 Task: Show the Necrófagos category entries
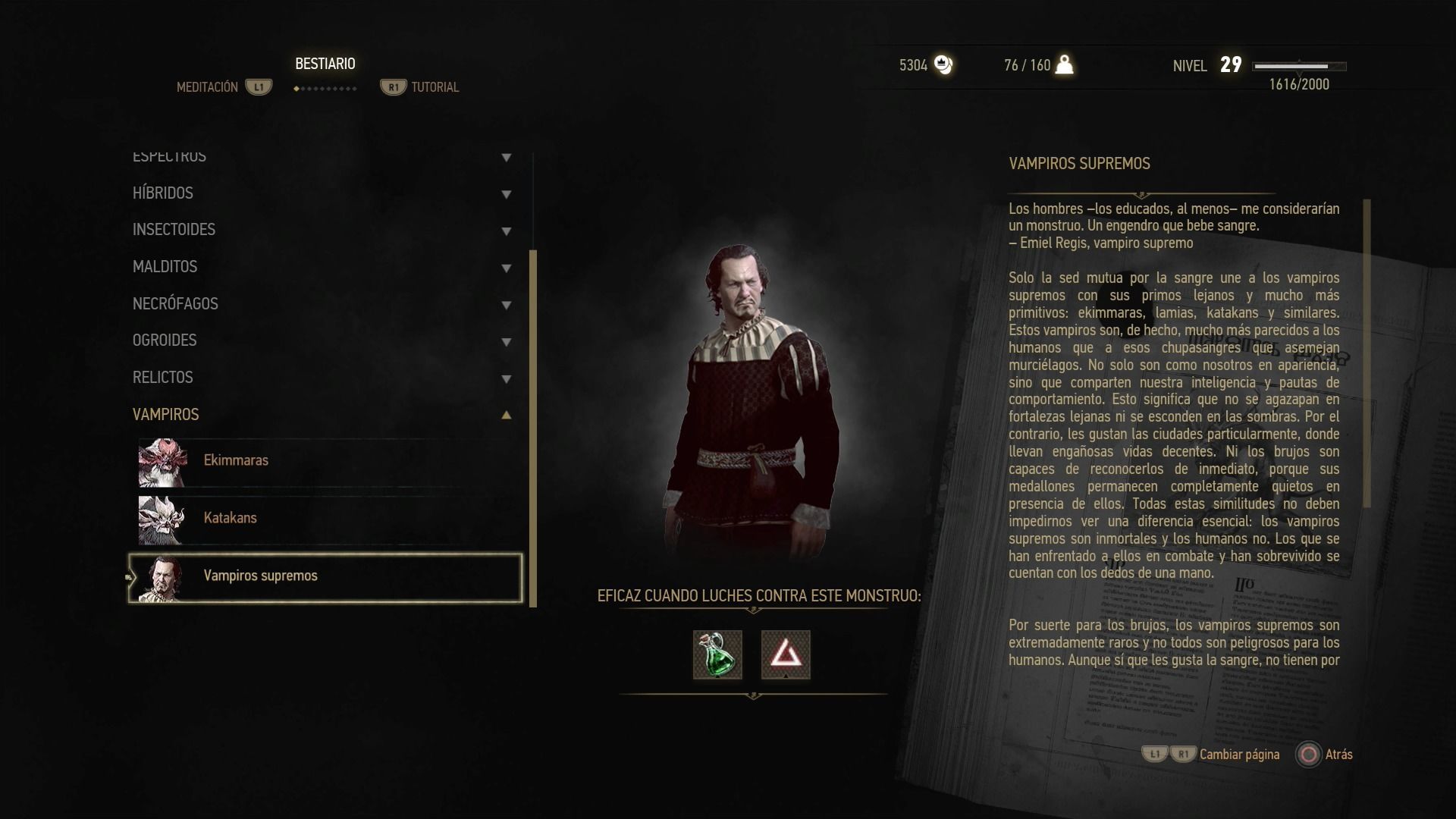175,304
